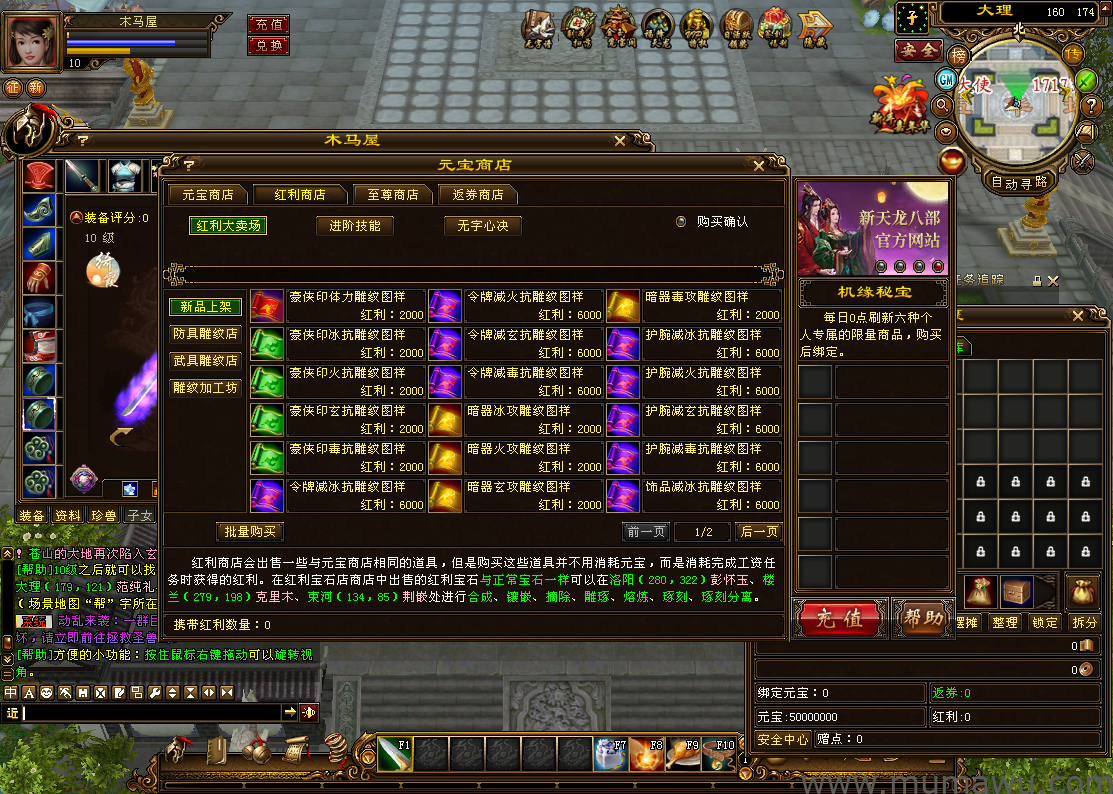1113x794 pixels.
Task: Open the 帮助 help button
Action: (x=921, y=619)
